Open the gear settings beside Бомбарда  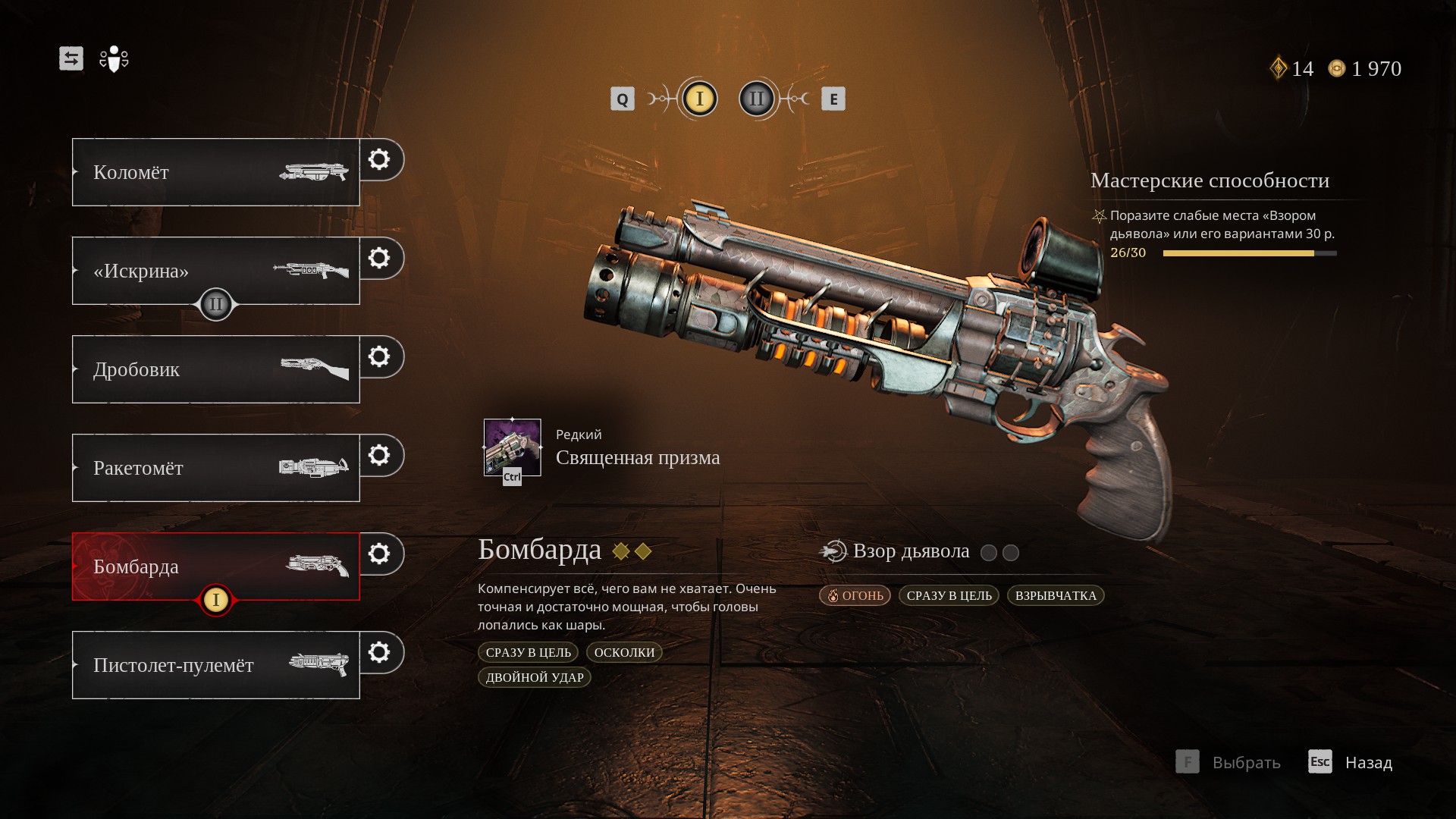379,554
